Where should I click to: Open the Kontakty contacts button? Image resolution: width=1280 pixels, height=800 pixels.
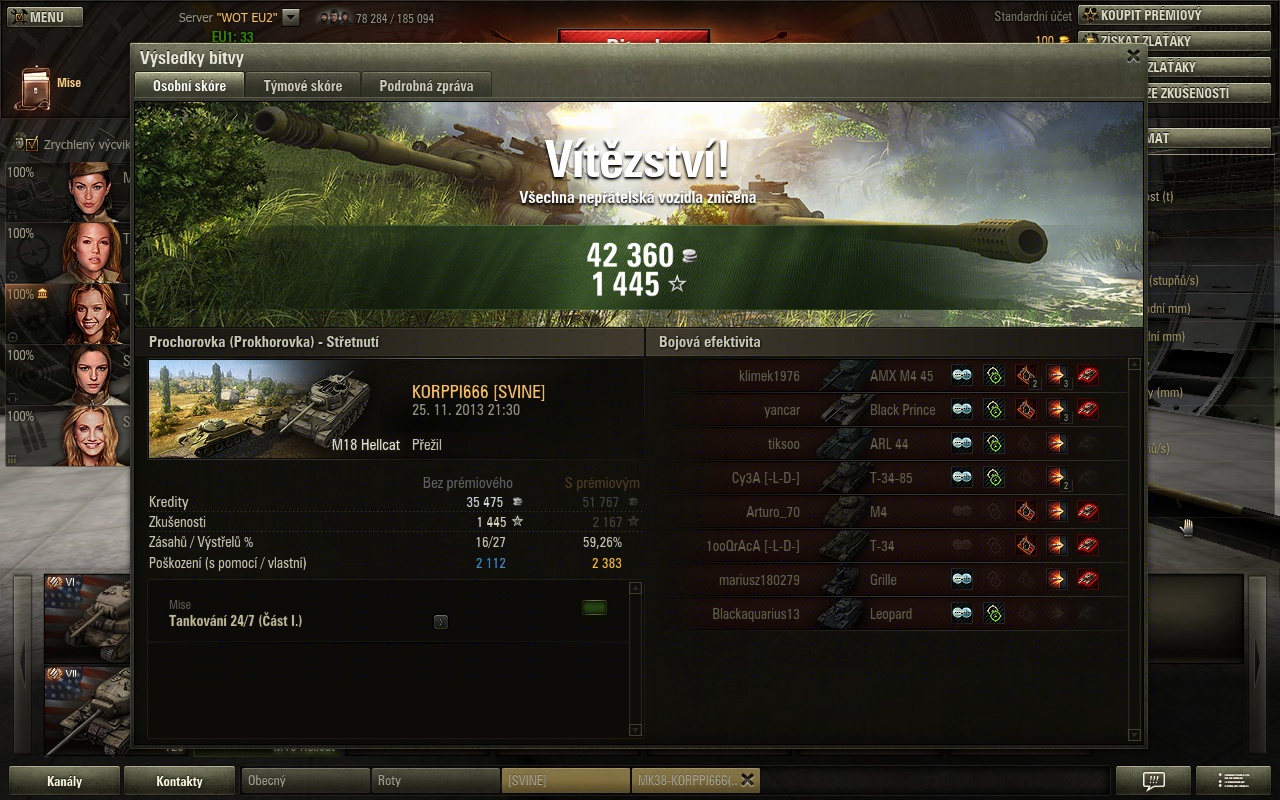click(x=179, y=781)
